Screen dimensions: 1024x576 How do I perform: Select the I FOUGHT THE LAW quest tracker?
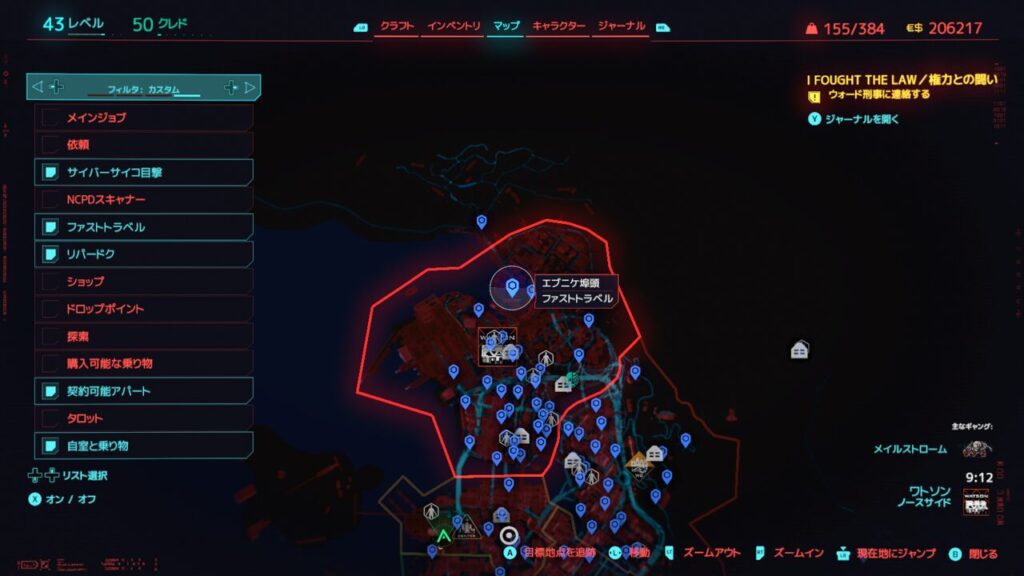click(x=903, y=80)
